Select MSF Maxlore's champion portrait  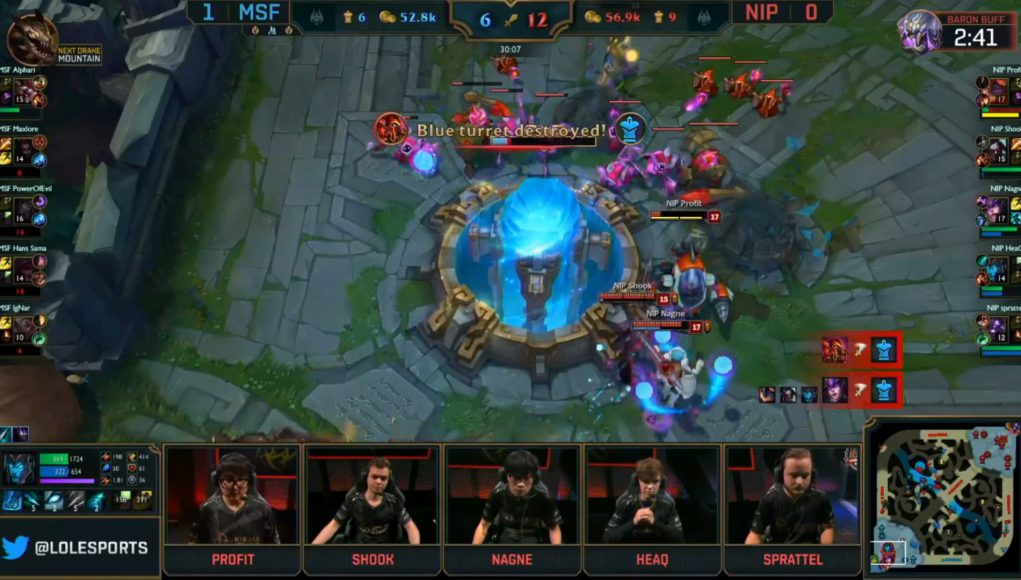(24, 151)
